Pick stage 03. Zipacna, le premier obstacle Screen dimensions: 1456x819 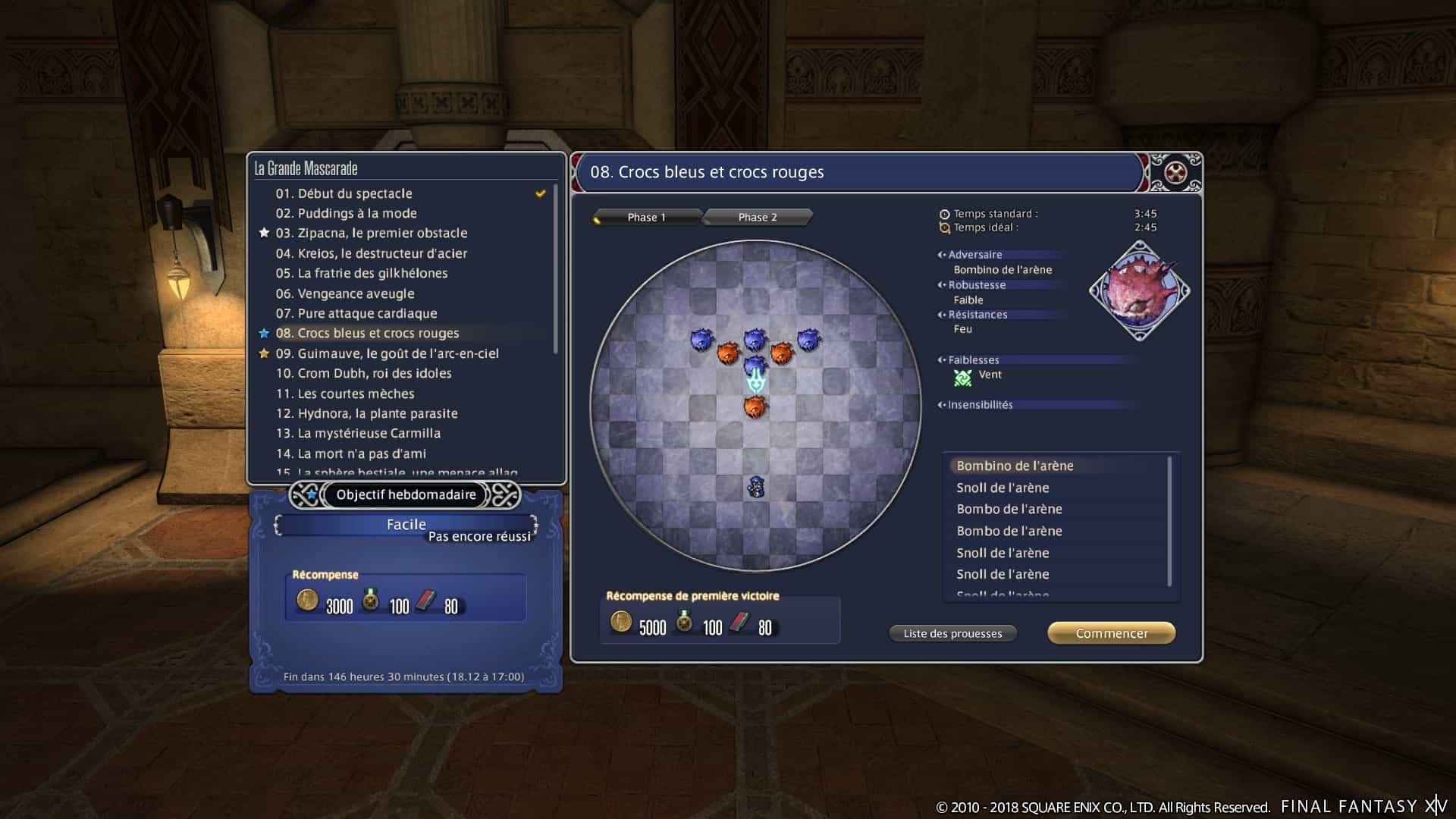click(x=371, y=233)
